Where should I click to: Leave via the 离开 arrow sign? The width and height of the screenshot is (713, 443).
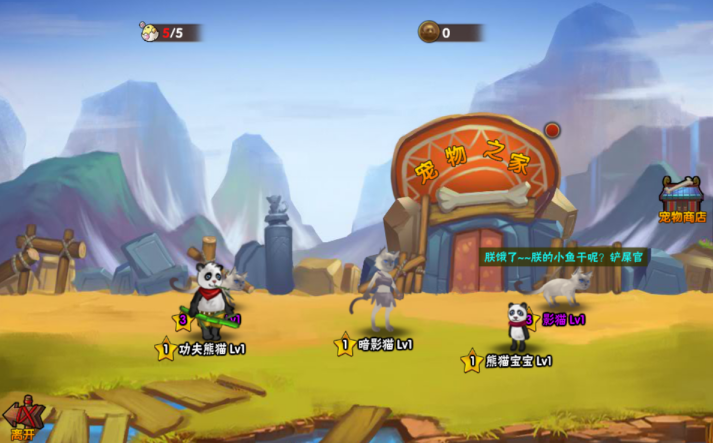[x=24, y=420]
